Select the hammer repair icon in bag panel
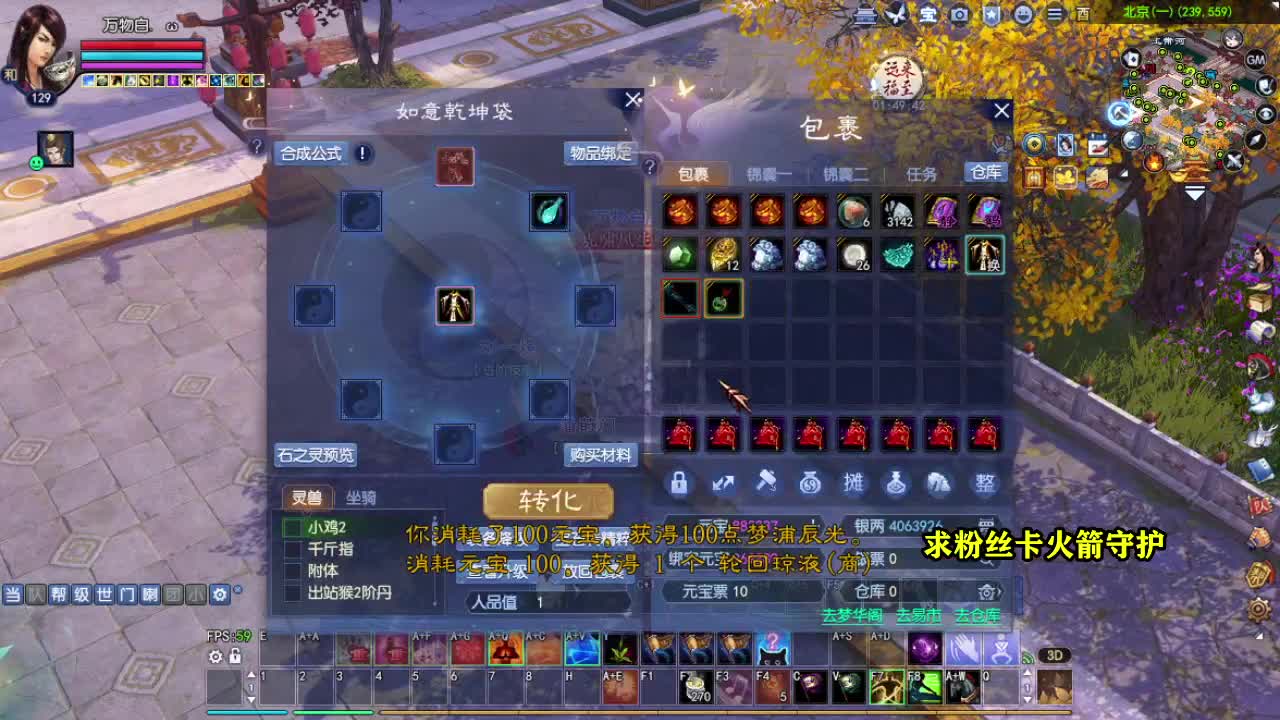1280x720 pixels. 766,483
